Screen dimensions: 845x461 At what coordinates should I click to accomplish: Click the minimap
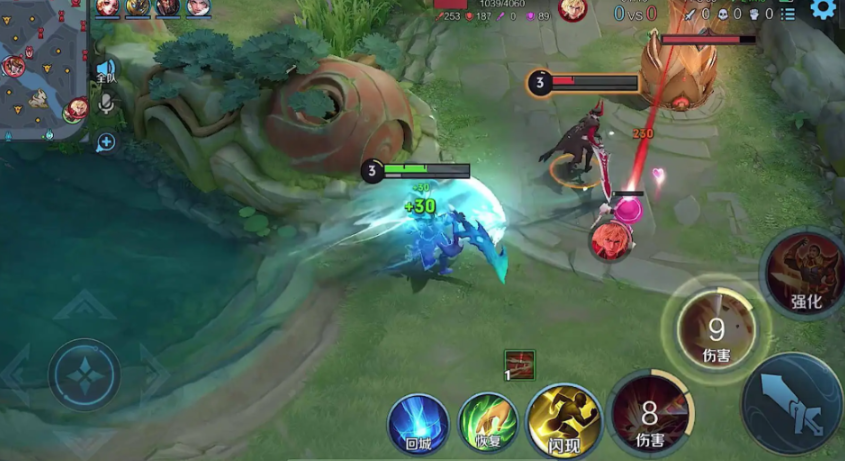coord(44,70)
